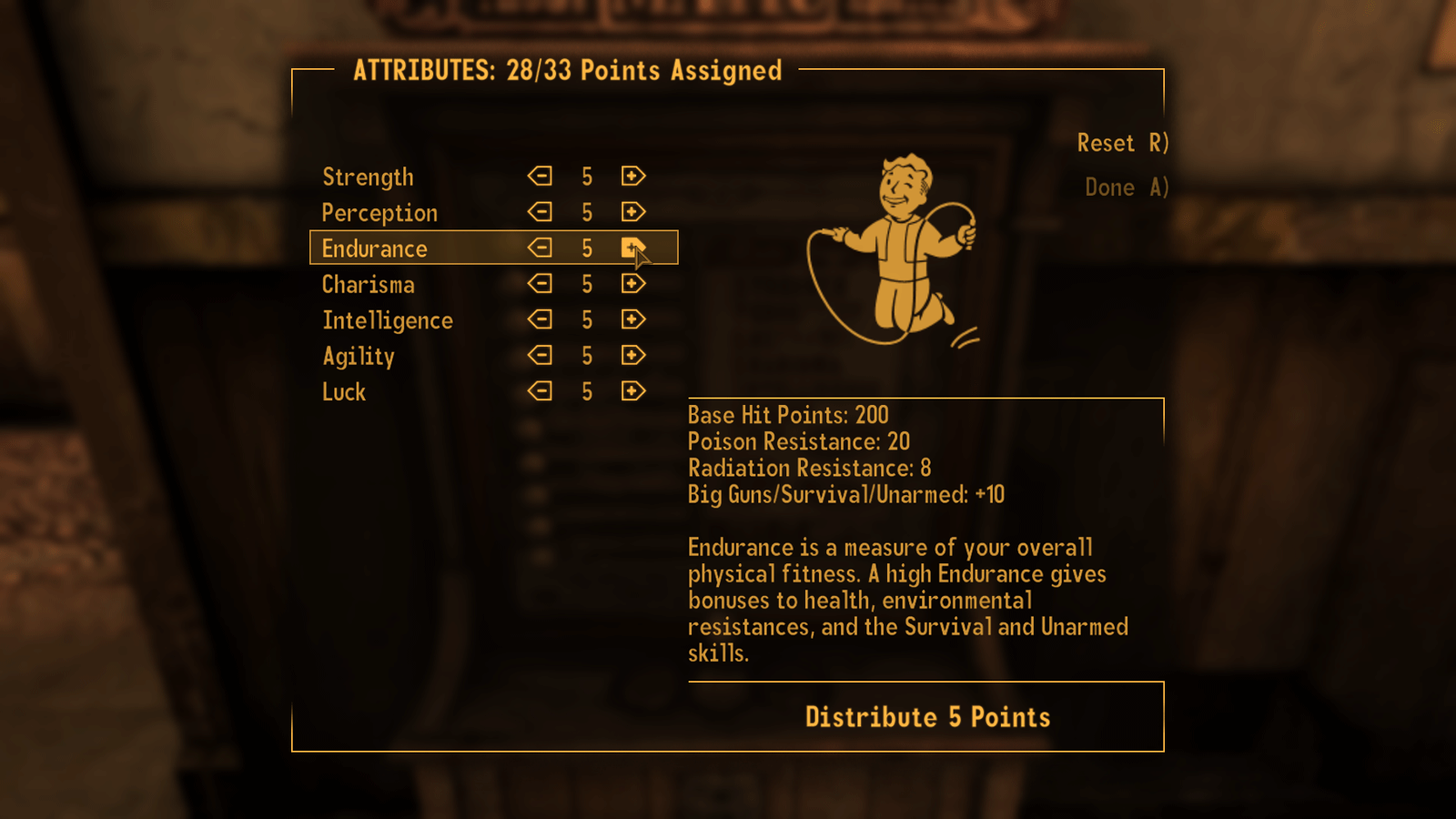Increase the Charisma attribute value
Image resolution: width=1456 pixels, height=819 pixels.
tap(634, 283)
